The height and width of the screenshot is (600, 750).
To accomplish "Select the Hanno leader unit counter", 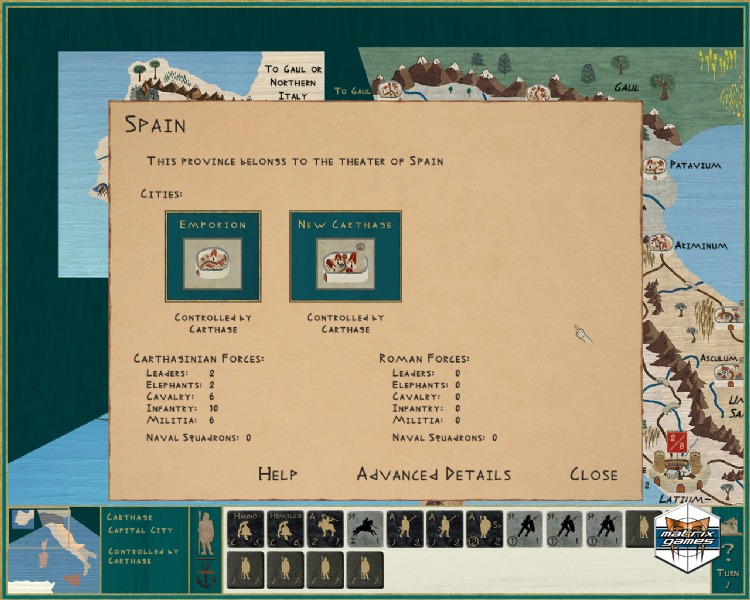I will [x=244, y=528].
